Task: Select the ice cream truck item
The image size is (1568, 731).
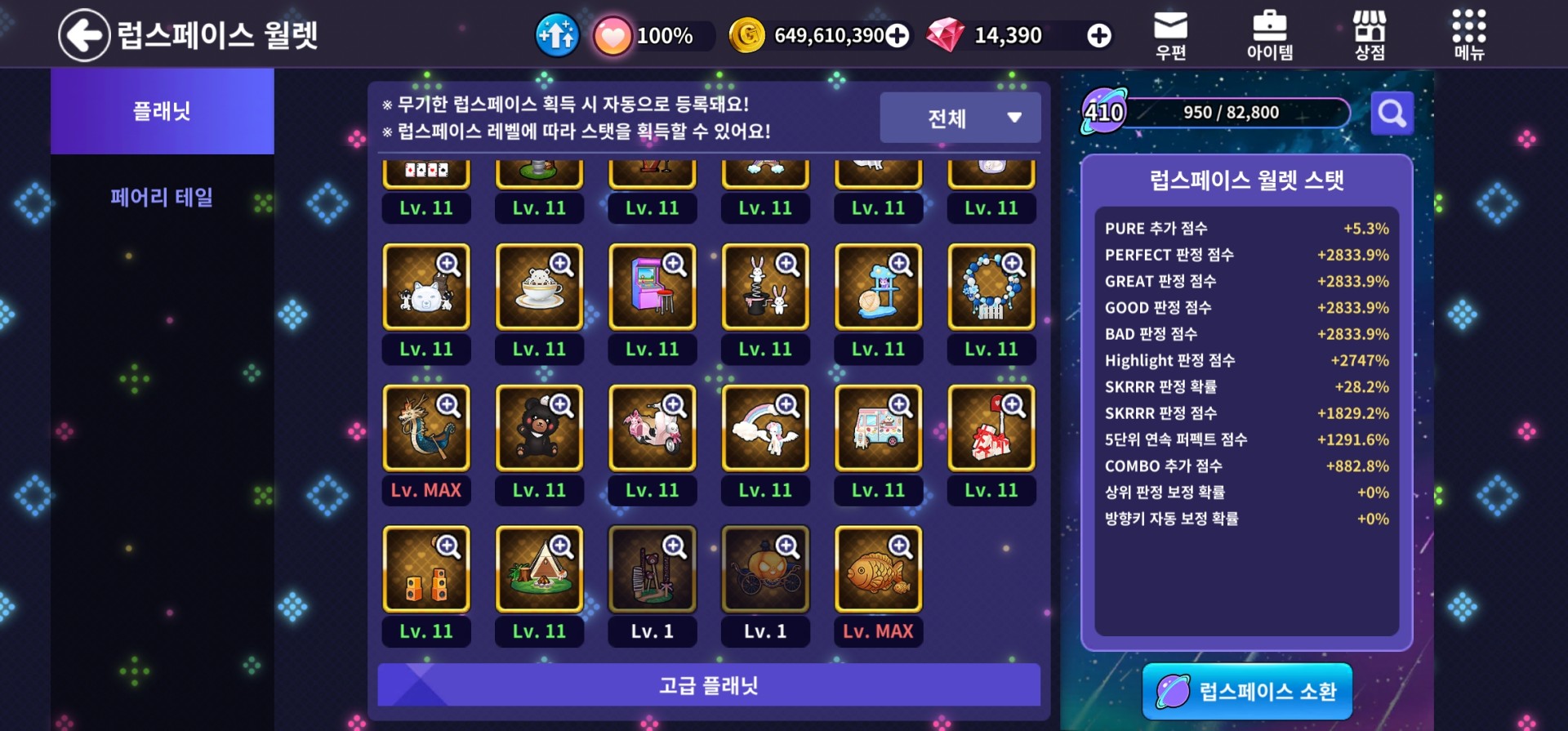Action: [x=878, y=429]
